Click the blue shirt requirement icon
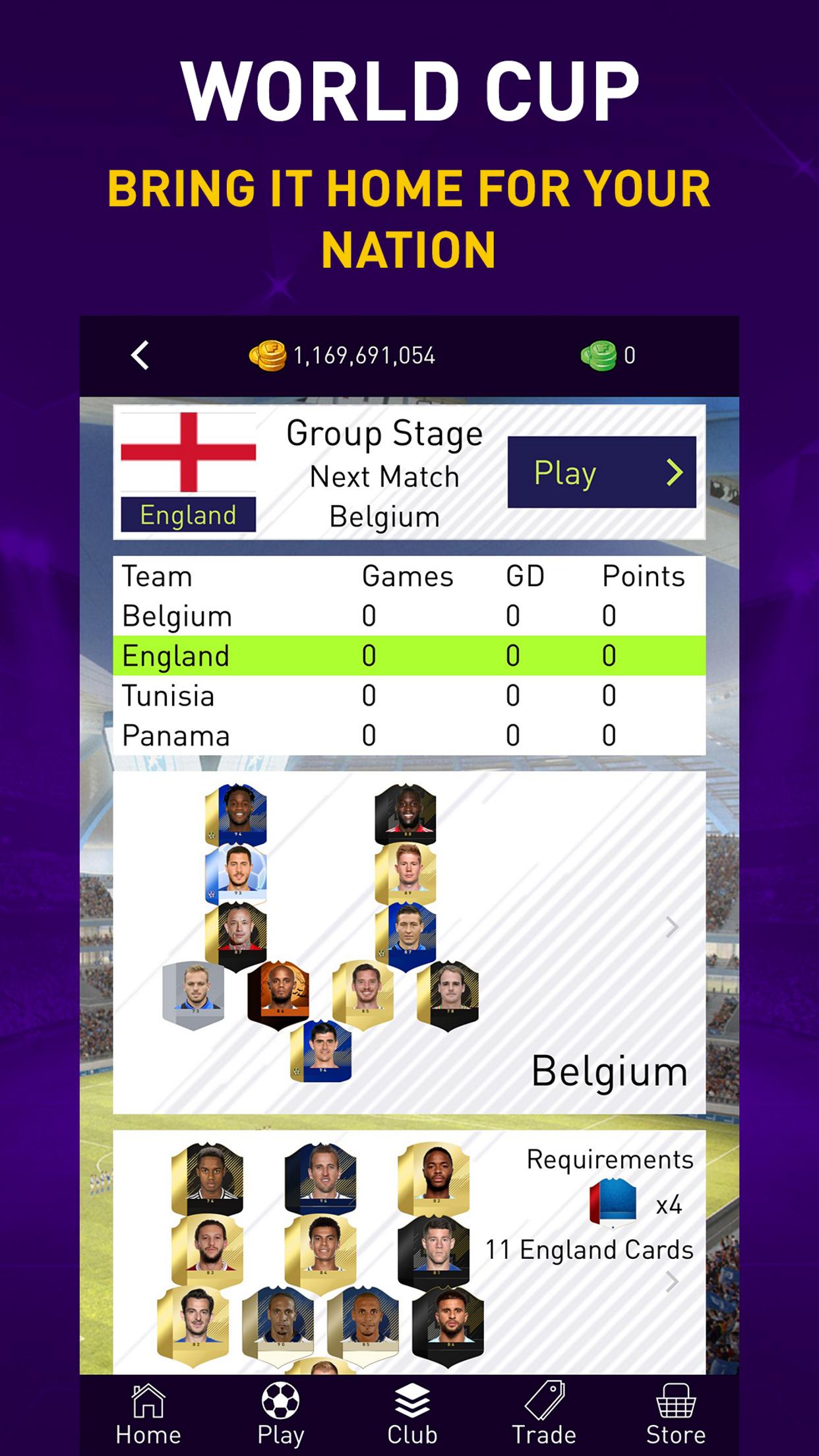 613,1204
